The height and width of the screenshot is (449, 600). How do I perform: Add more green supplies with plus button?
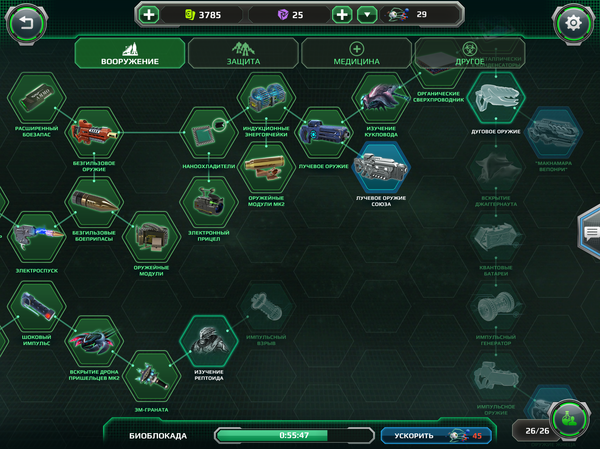[x=149, y=15]
